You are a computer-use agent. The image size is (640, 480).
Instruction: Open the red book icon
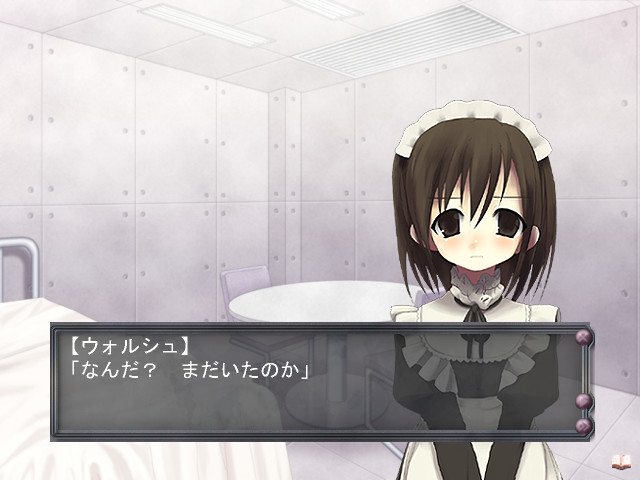(620, 462)
